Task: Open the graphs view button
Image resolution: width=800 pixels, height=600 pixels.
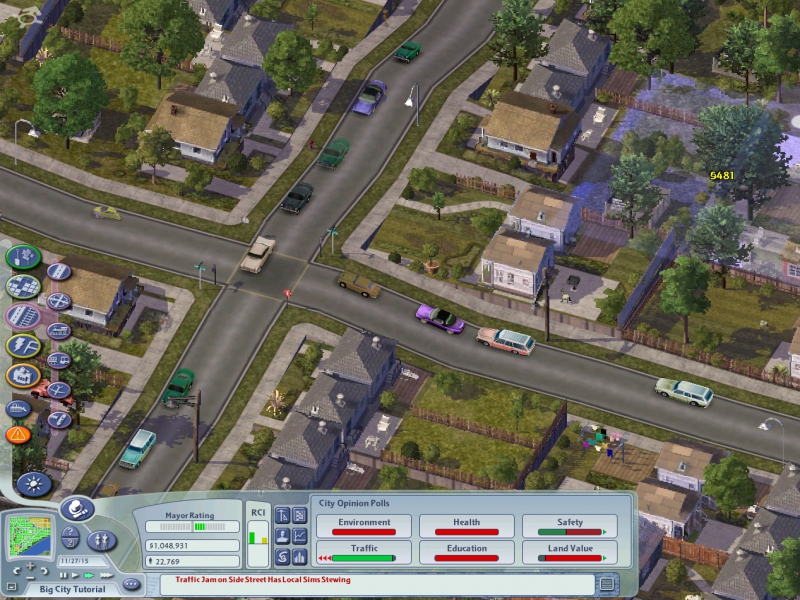Action: point(299,536)
